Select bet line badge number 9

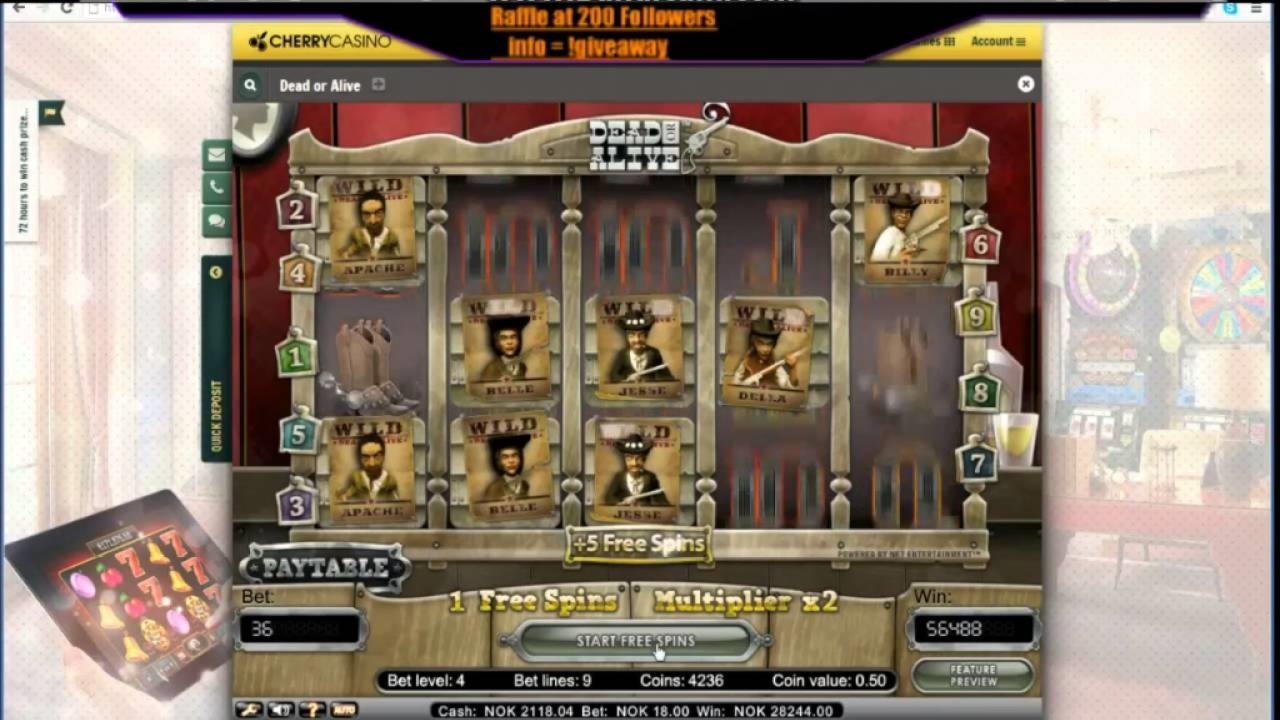pyautogui.click(x=975, y=317)
